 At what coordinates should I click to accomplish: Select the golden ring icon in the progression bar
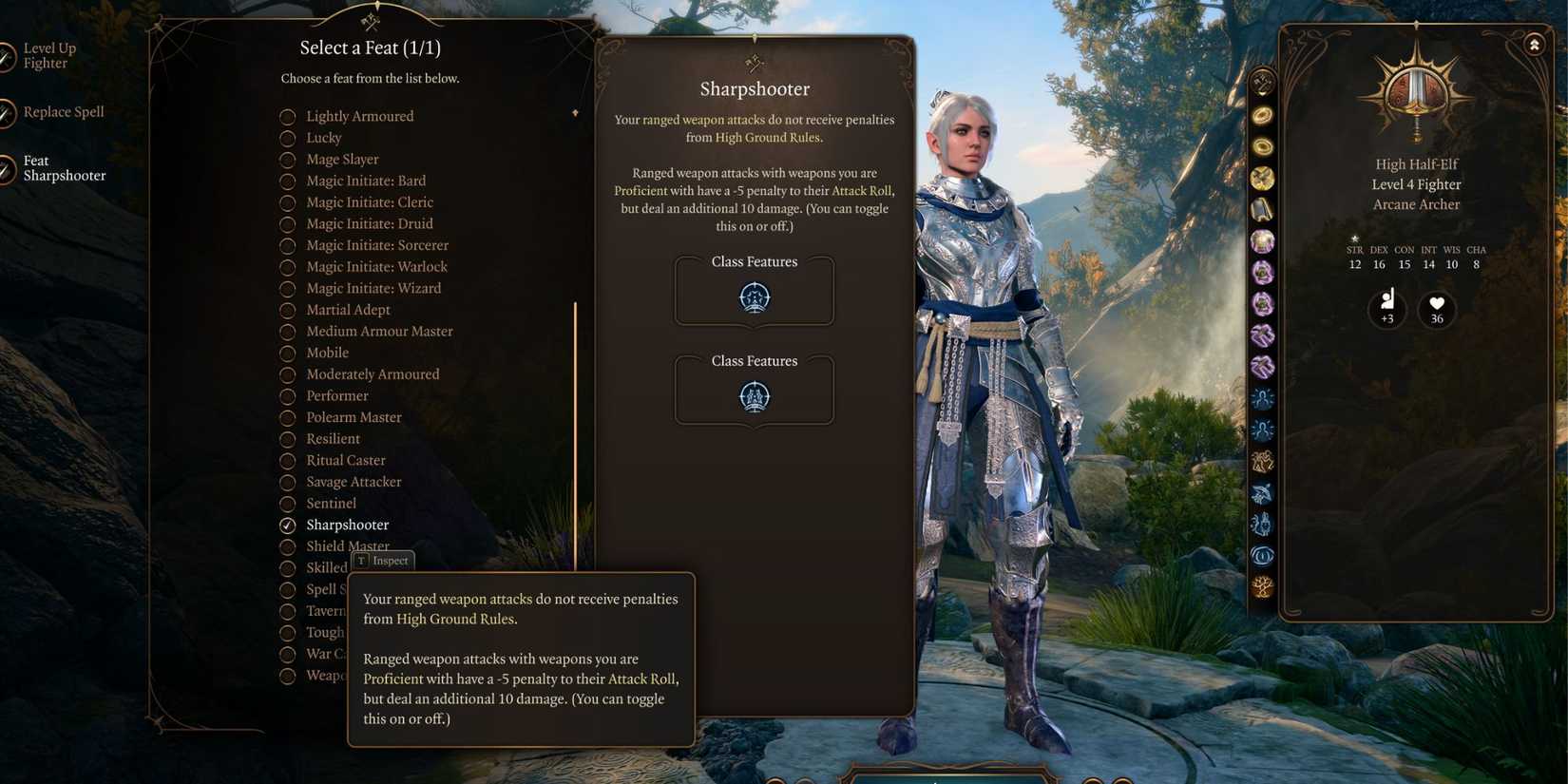point(1262,114)
